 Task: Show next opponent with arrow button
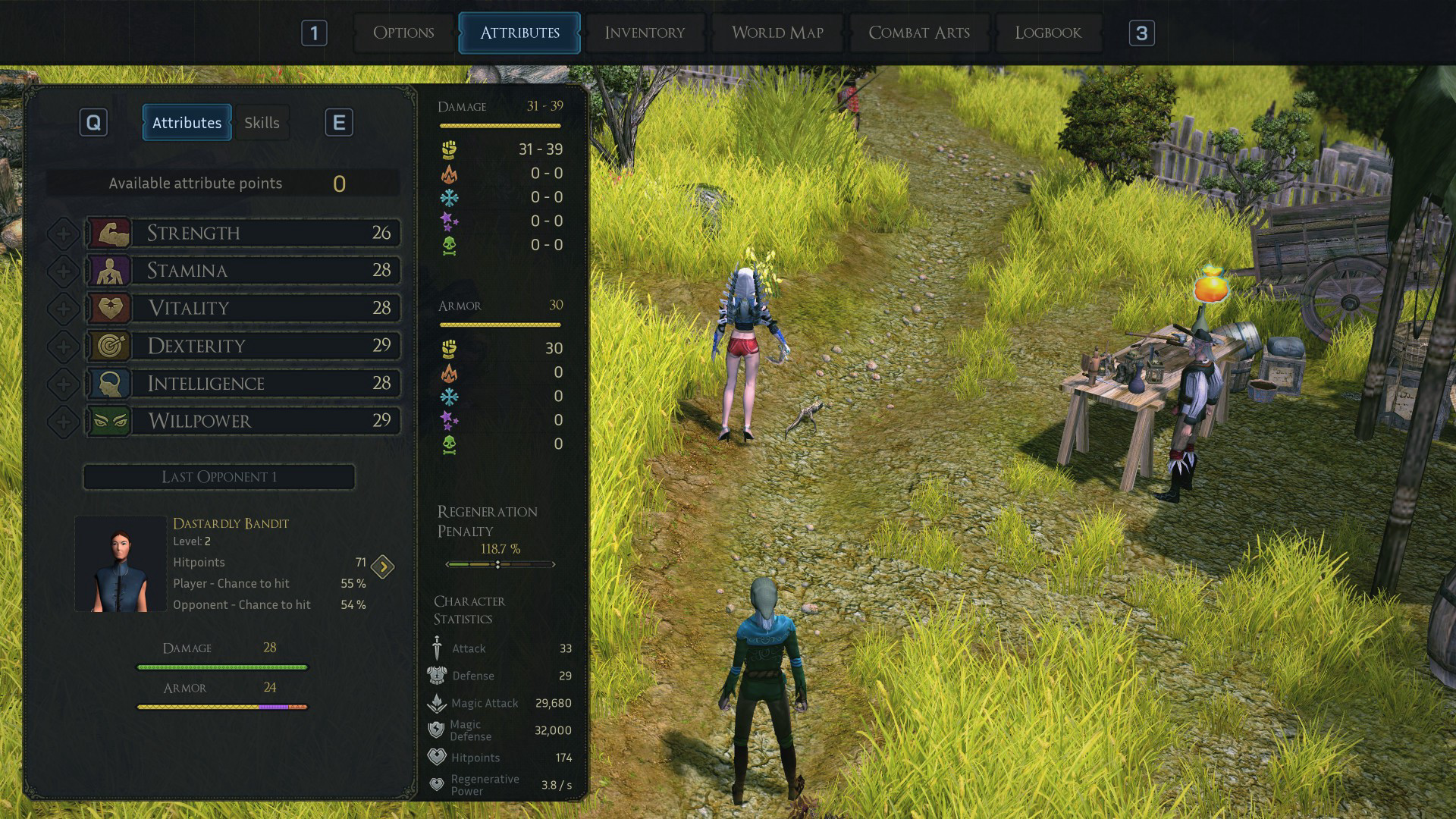(x=383, y=566)
